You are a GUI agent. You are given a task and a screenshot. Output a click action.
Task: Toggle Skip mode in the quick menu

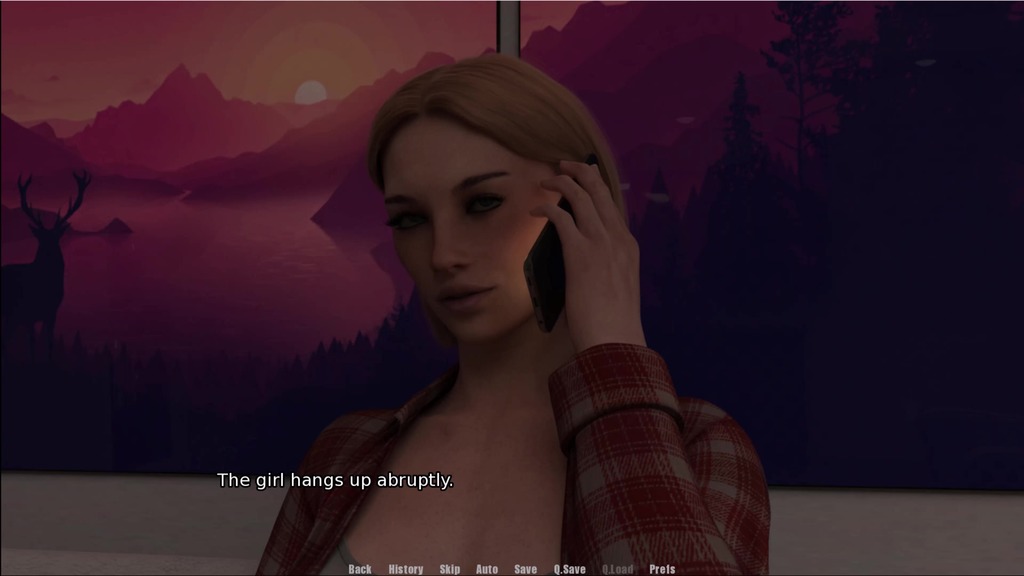(x=450, y=569)
